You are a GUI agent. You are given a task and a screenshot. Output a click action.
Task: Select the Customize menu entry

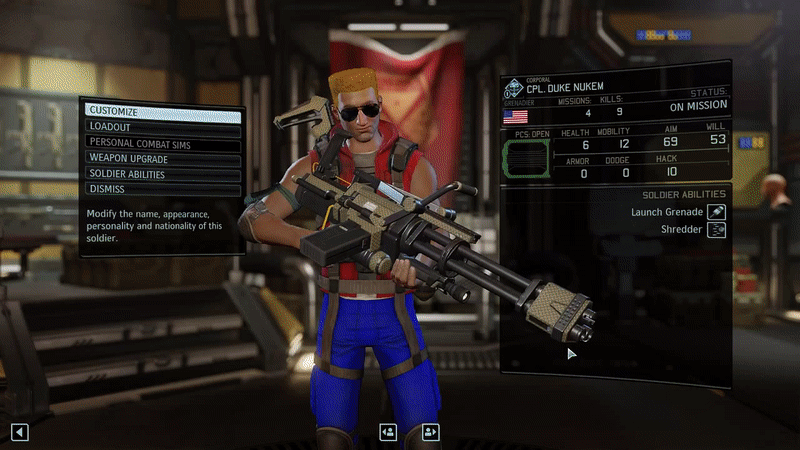coord(163,112)
